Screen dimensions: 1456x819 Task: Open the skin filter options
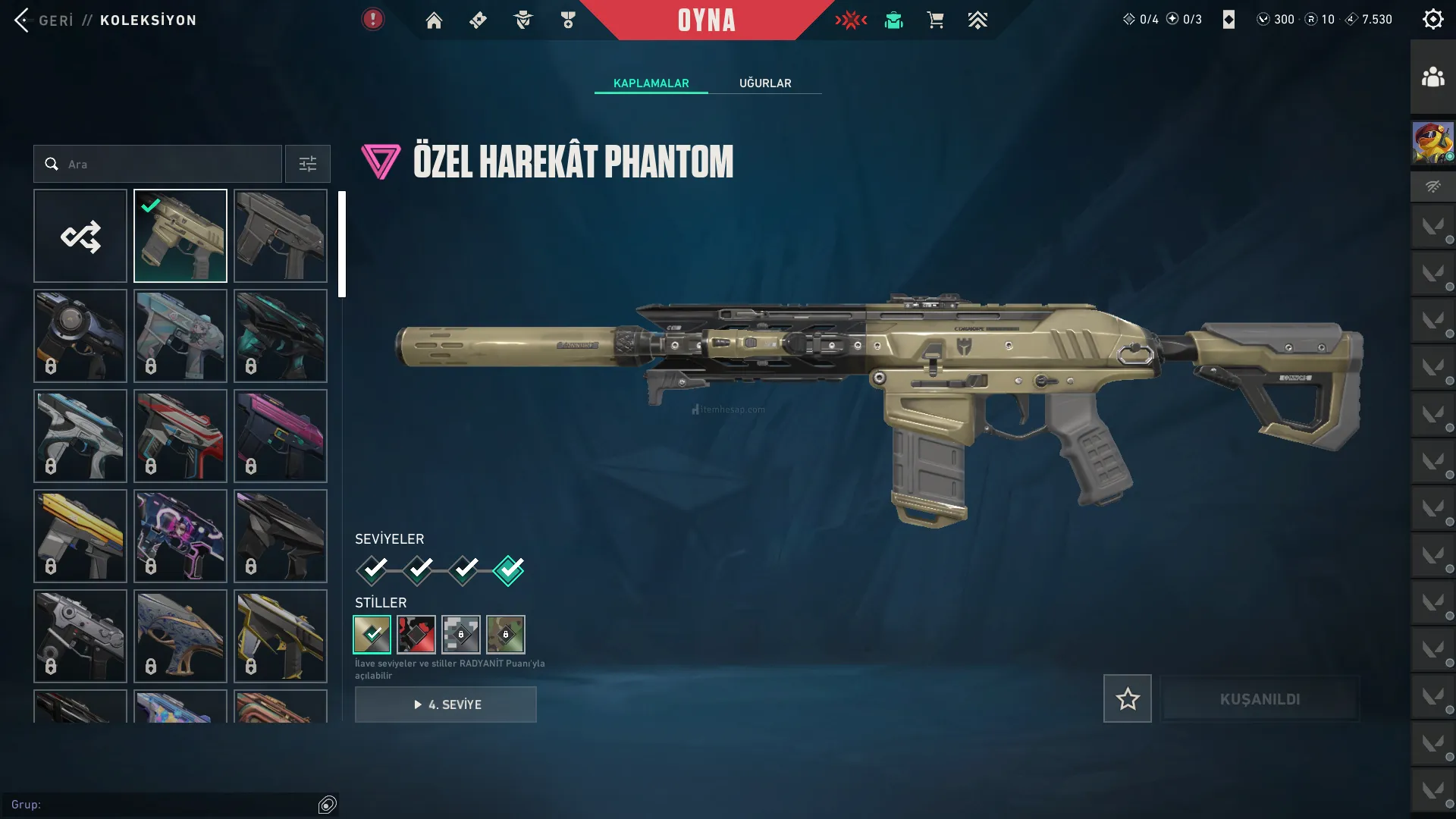(307, 164)
